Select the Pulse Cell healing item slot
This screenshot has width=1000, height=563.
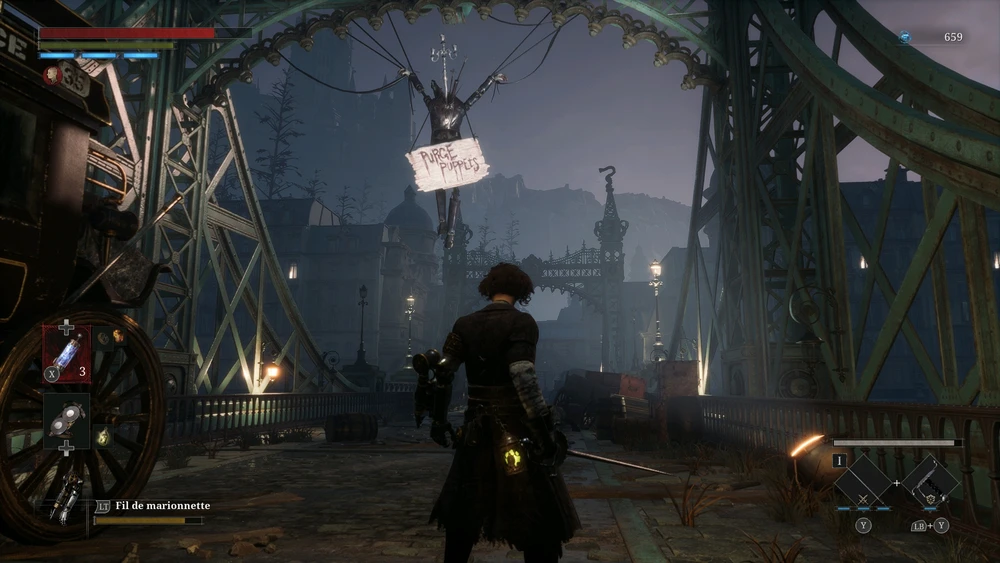pos(67,354)
